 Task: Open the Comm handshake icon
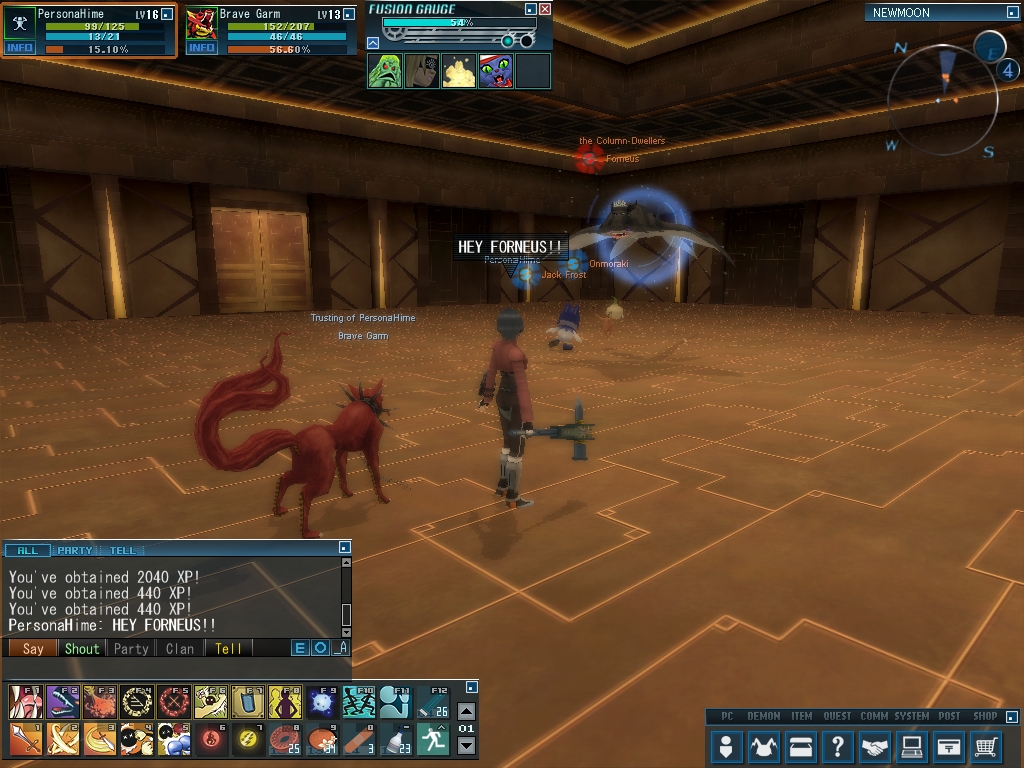875,746
